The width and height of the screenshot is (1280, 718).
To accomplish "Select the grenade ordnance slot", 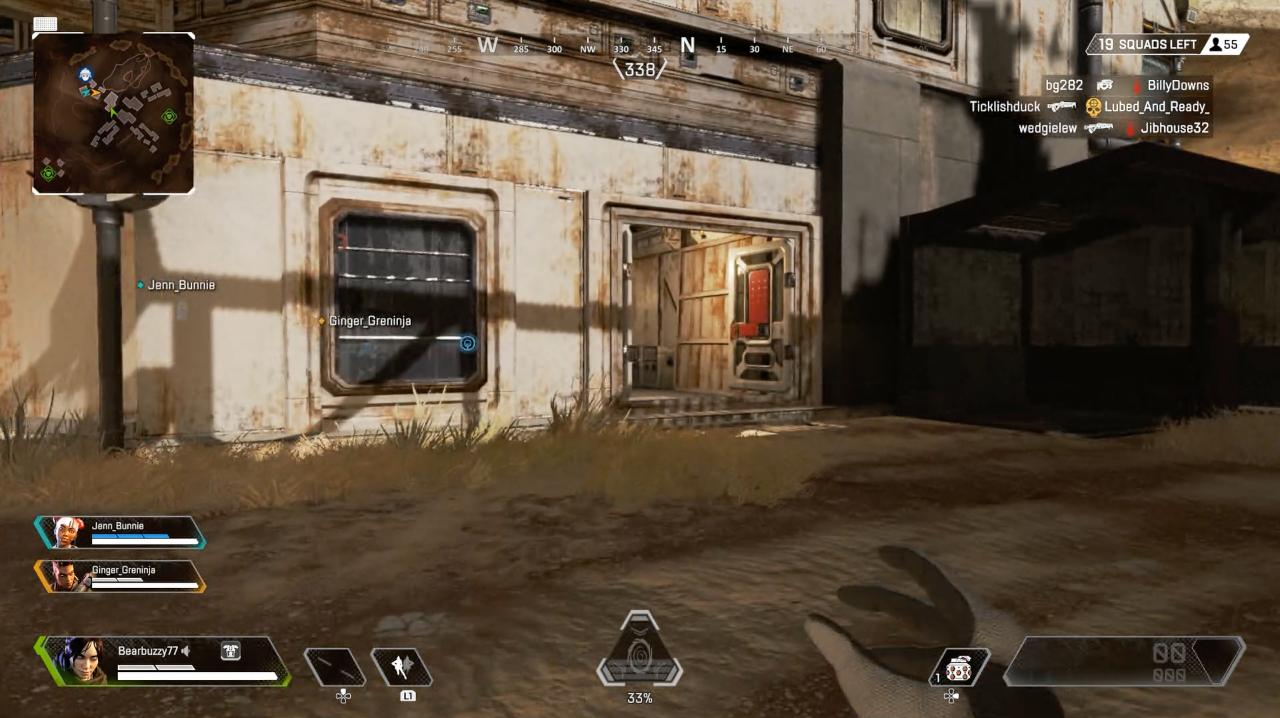I will [960, 667].
